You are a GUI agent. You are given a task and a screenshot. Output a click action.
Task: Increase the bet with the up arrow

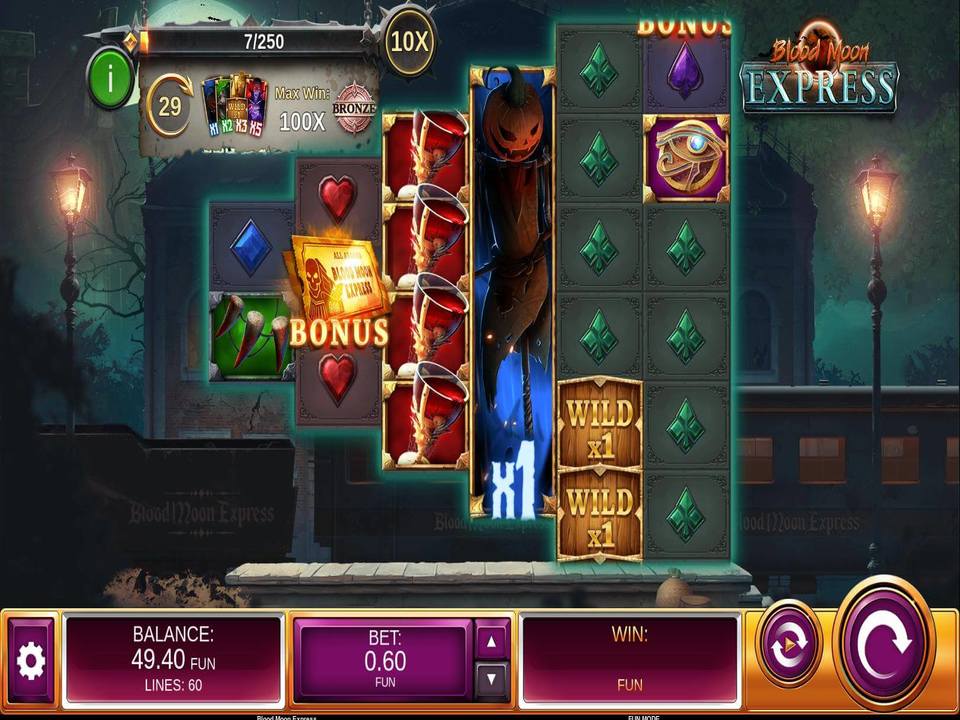(491, 642)
